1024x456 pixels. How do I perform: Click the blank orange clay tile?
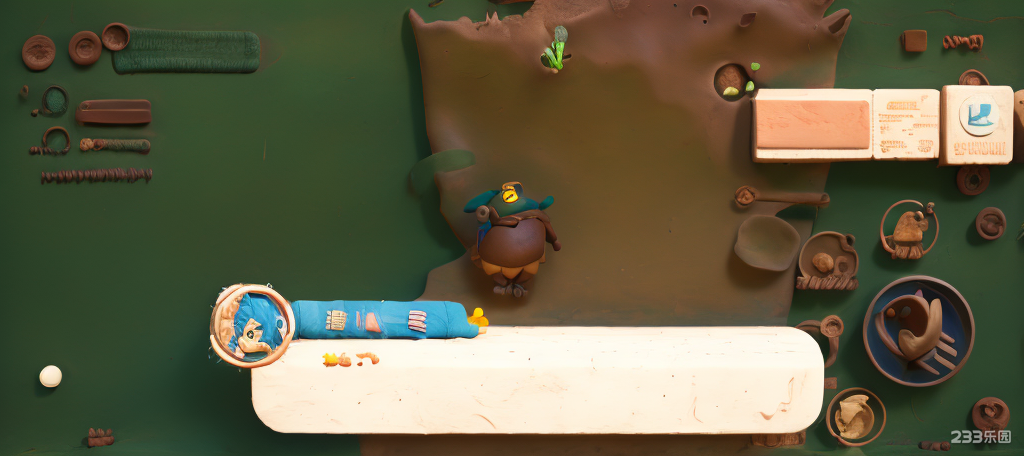click(812, 125)
